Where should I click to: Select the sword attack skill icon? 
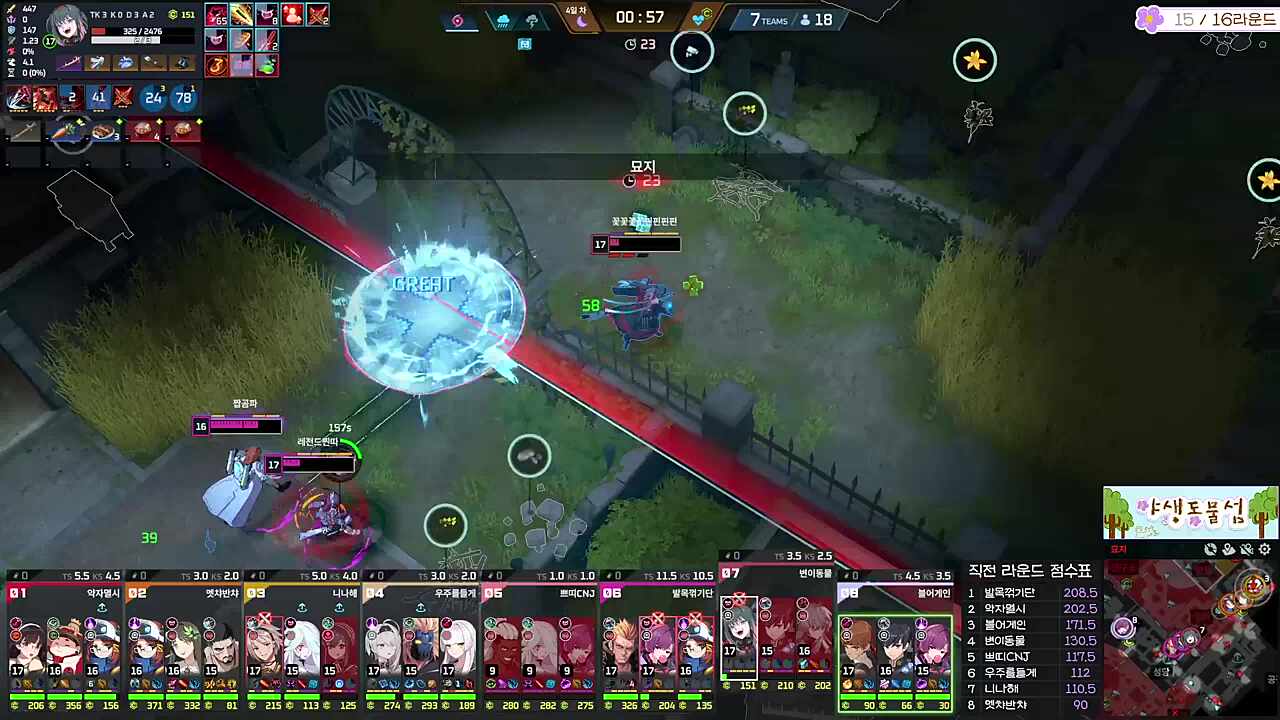click(17, 97)
